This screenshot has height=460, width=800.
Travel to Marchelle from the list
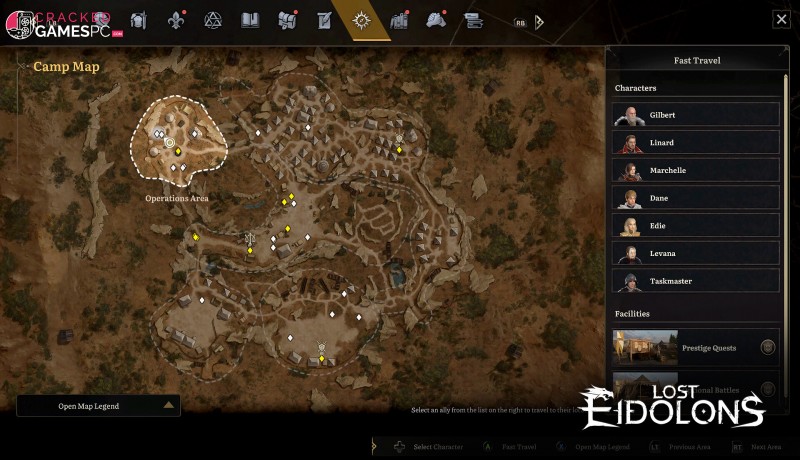(x=696, y=170)
